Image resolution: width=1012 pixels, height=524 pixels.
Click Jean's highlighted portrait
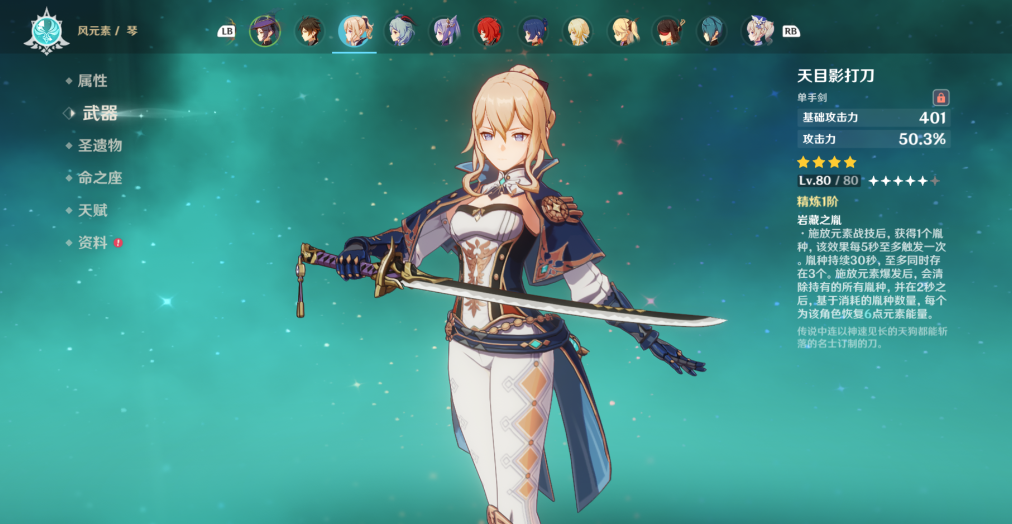click(x=354, y=31)
